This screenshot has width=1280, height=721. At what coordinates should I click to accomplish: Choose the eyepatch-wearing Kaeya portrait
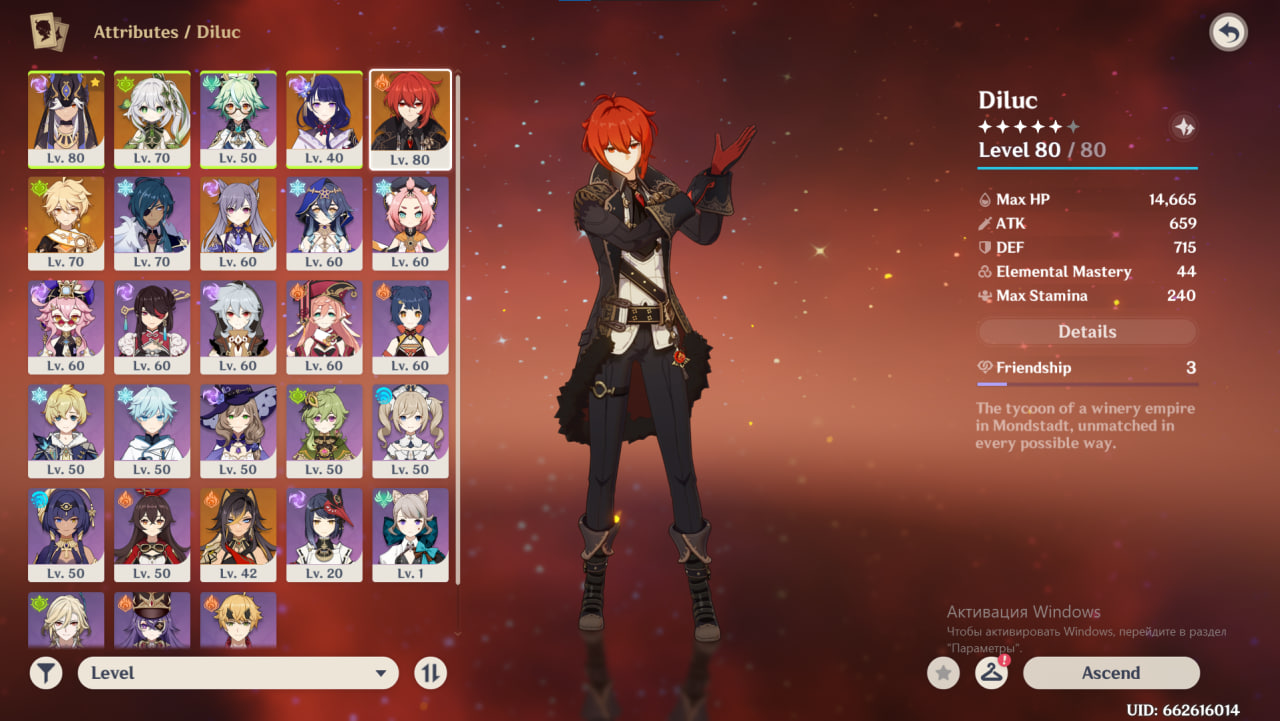click(152, 222)
